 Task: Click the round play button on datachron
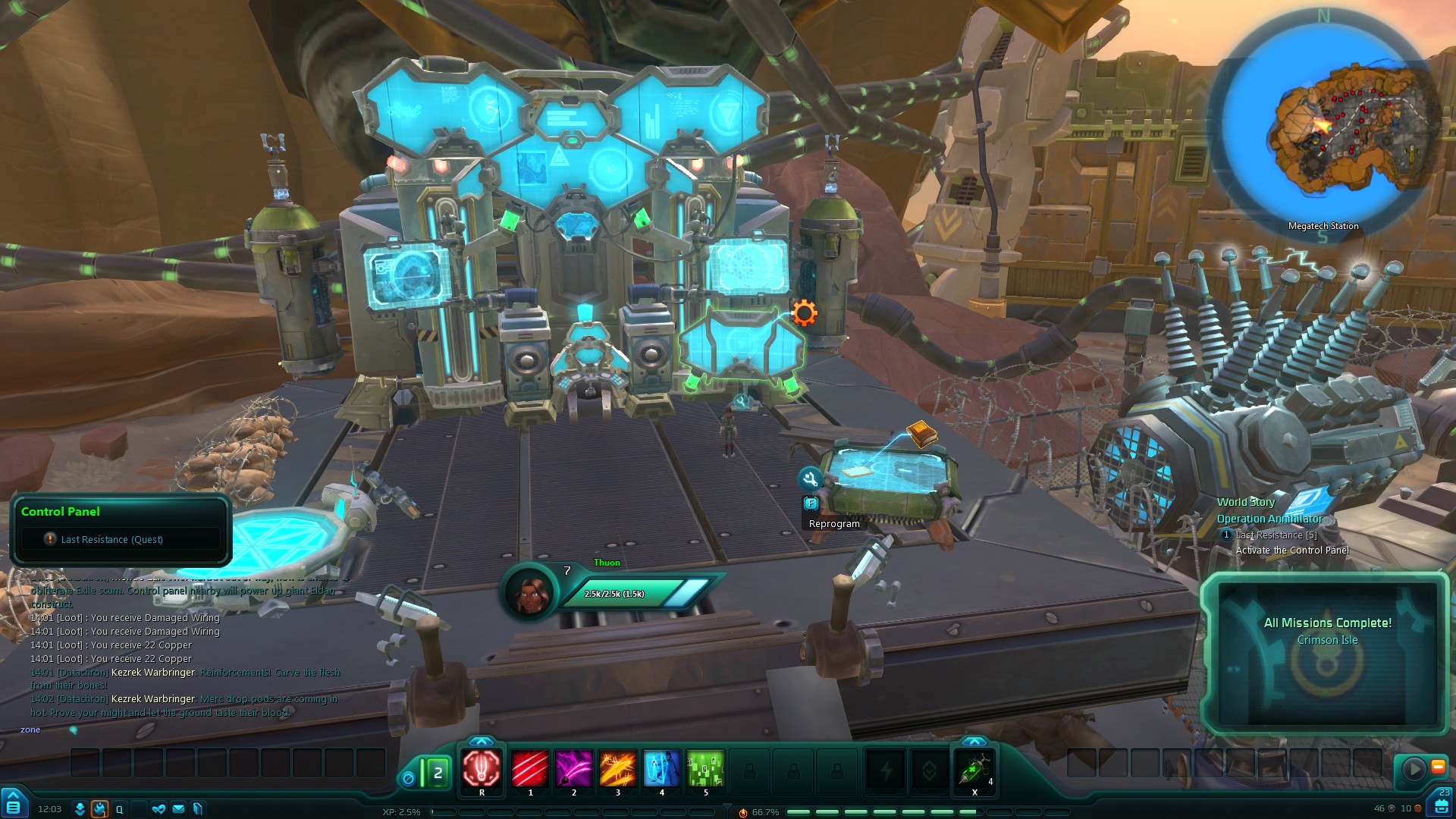1414,768
